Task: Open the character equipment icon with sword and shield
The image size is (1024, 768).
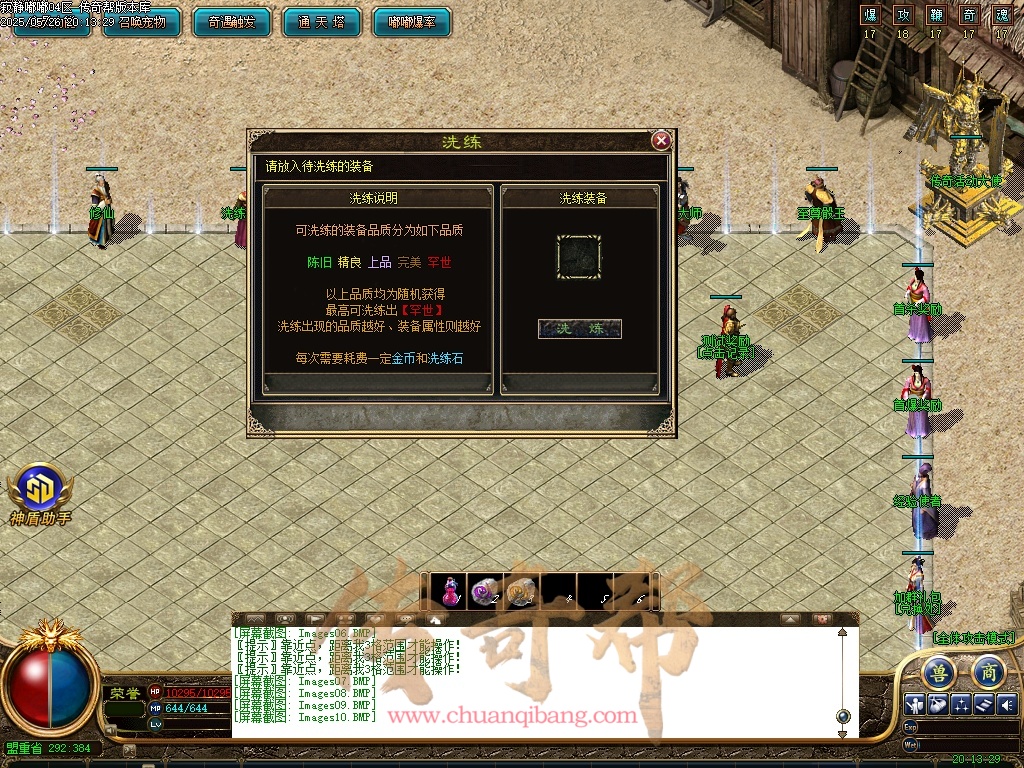Action: (916, 704)
